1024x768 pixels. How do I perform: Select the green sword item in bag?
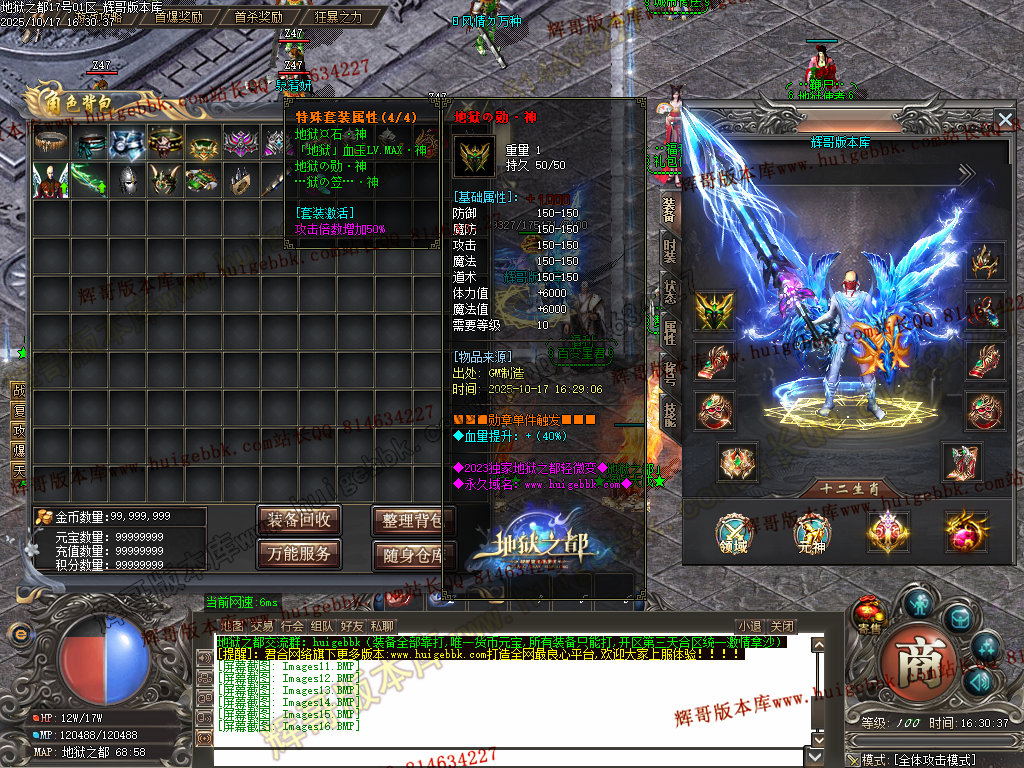click(89, 180)
